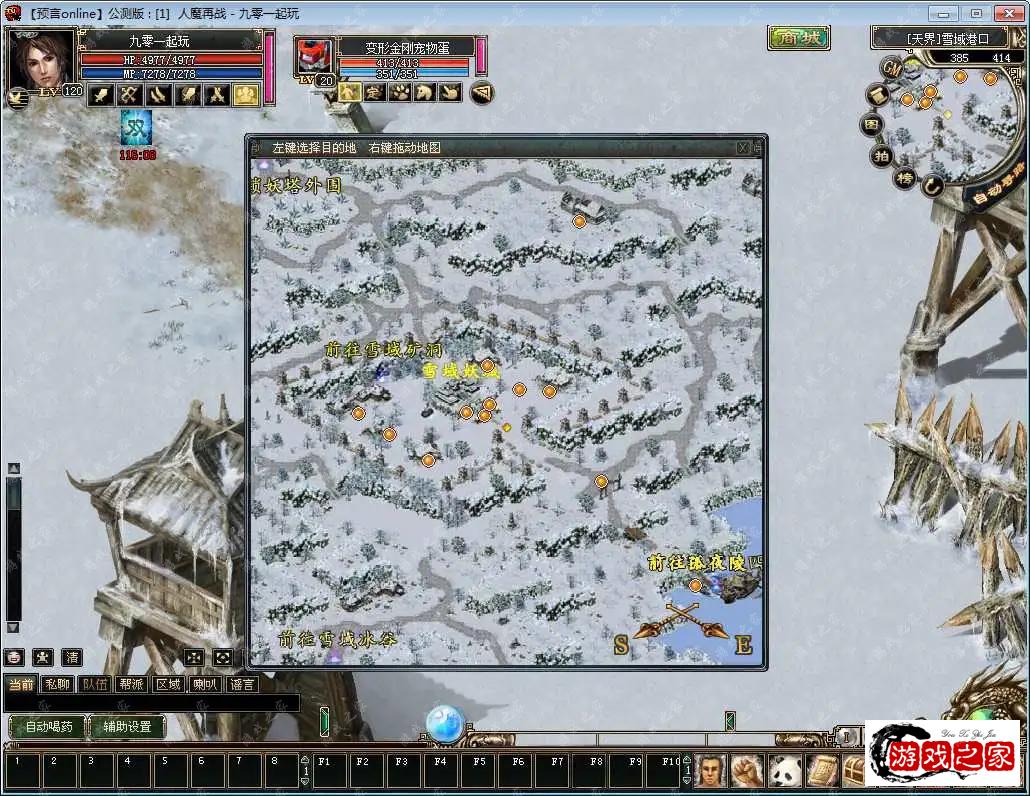Select the 区域 chat tab
The image size is (1030, 796).
(x=168, y=684)
